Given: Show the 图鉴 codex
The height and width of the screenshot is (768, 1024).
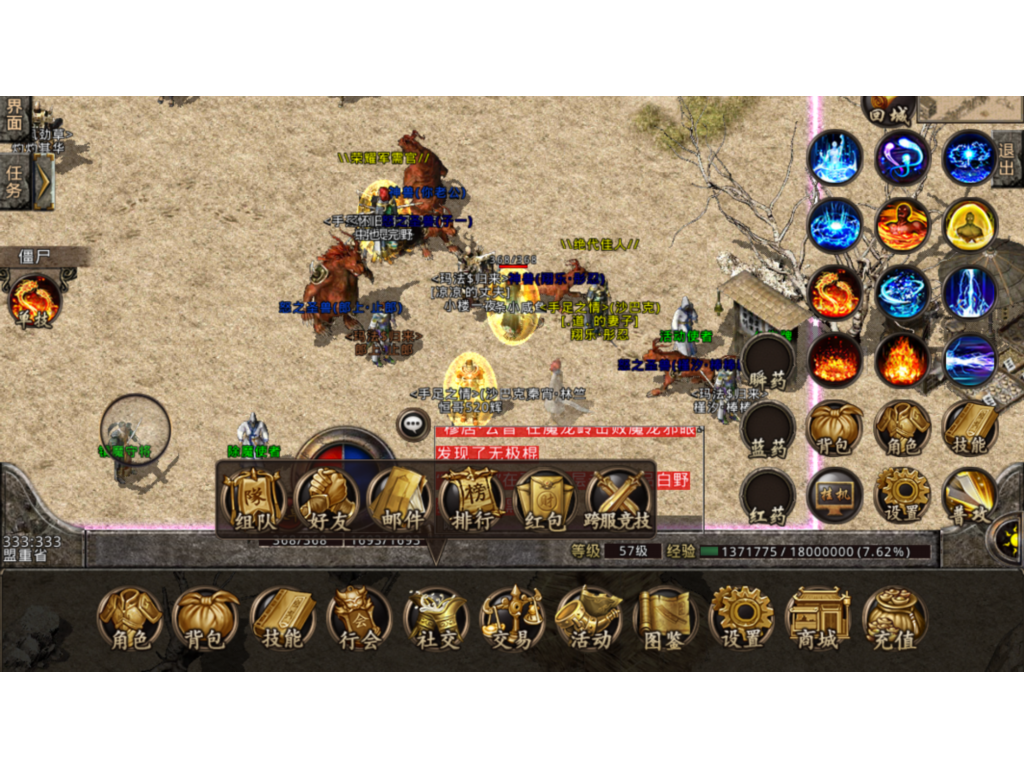Looking at the screenshot, I should 665,617.
